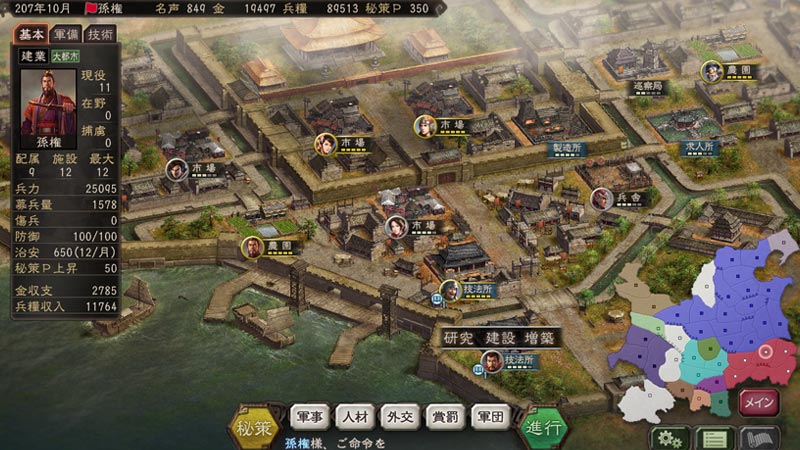Open the 技術 technology tab
Viewport: 800px width, 450px height.
(100, 34)
